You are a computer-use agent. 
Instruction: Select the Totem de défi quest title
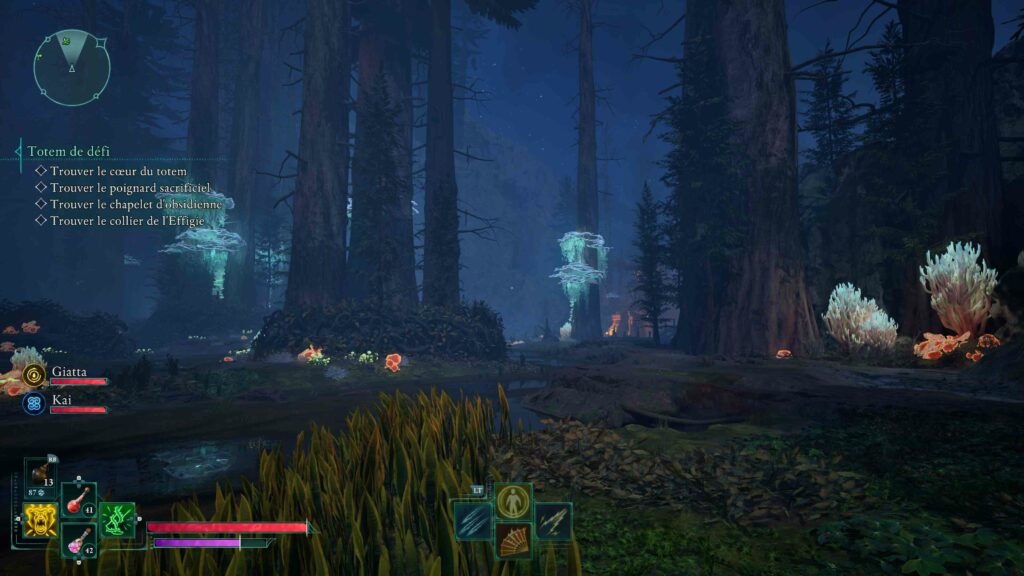tap(69, 151)
